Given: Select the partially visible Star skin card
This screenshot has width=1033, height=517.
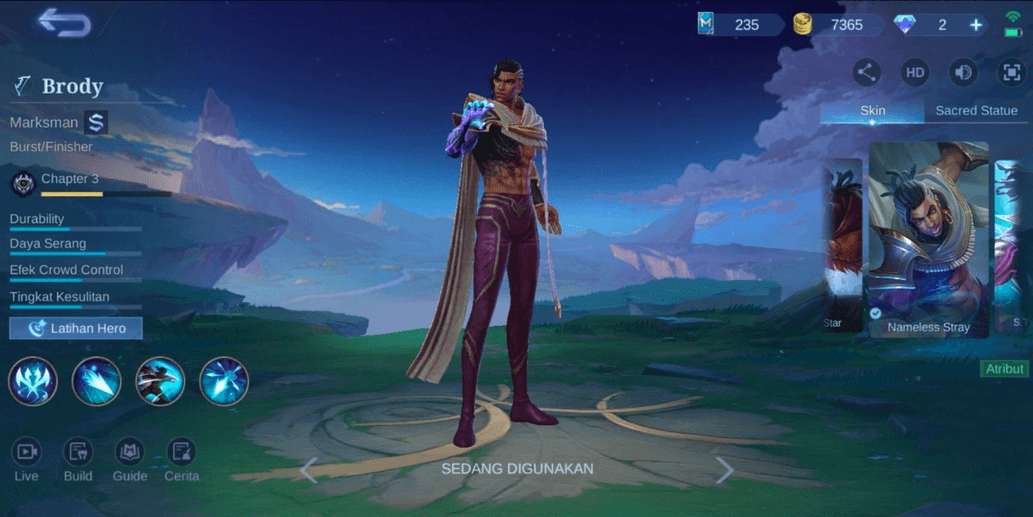Looking at the screenshot, I should 842,245.
